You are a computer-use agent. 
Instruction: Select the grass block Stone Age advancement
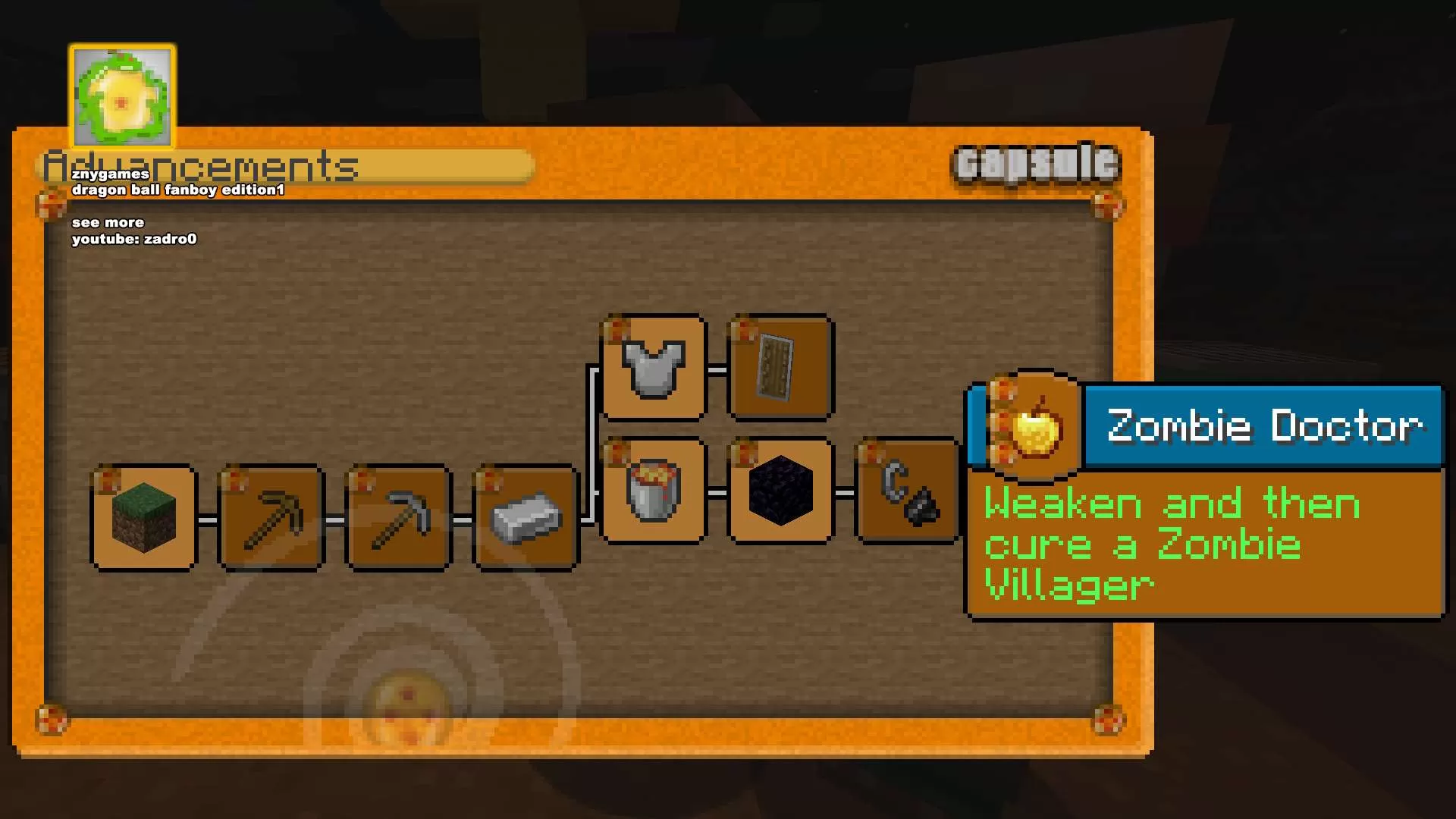coord(143,519)
